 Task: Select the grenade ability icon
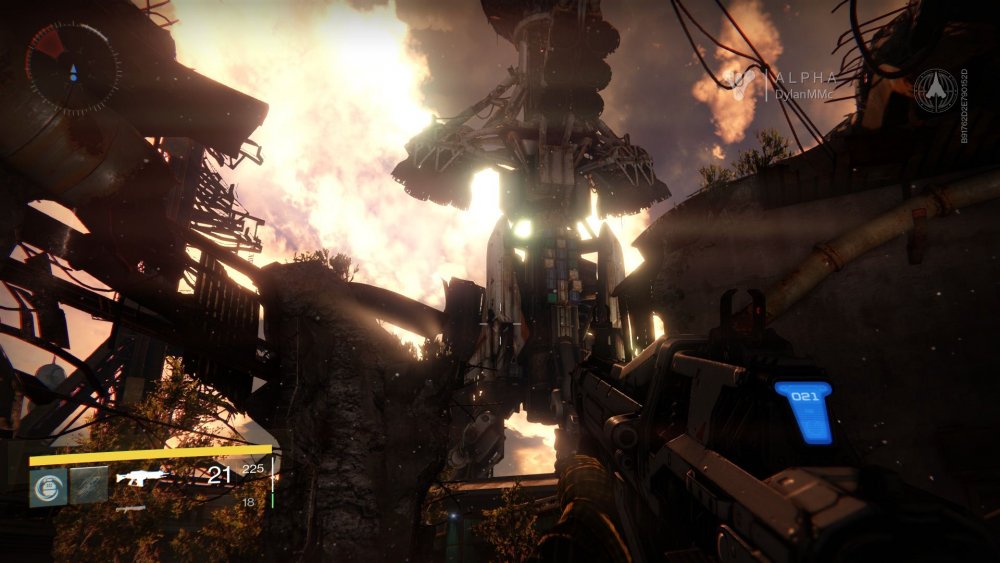tap(48, 486)
